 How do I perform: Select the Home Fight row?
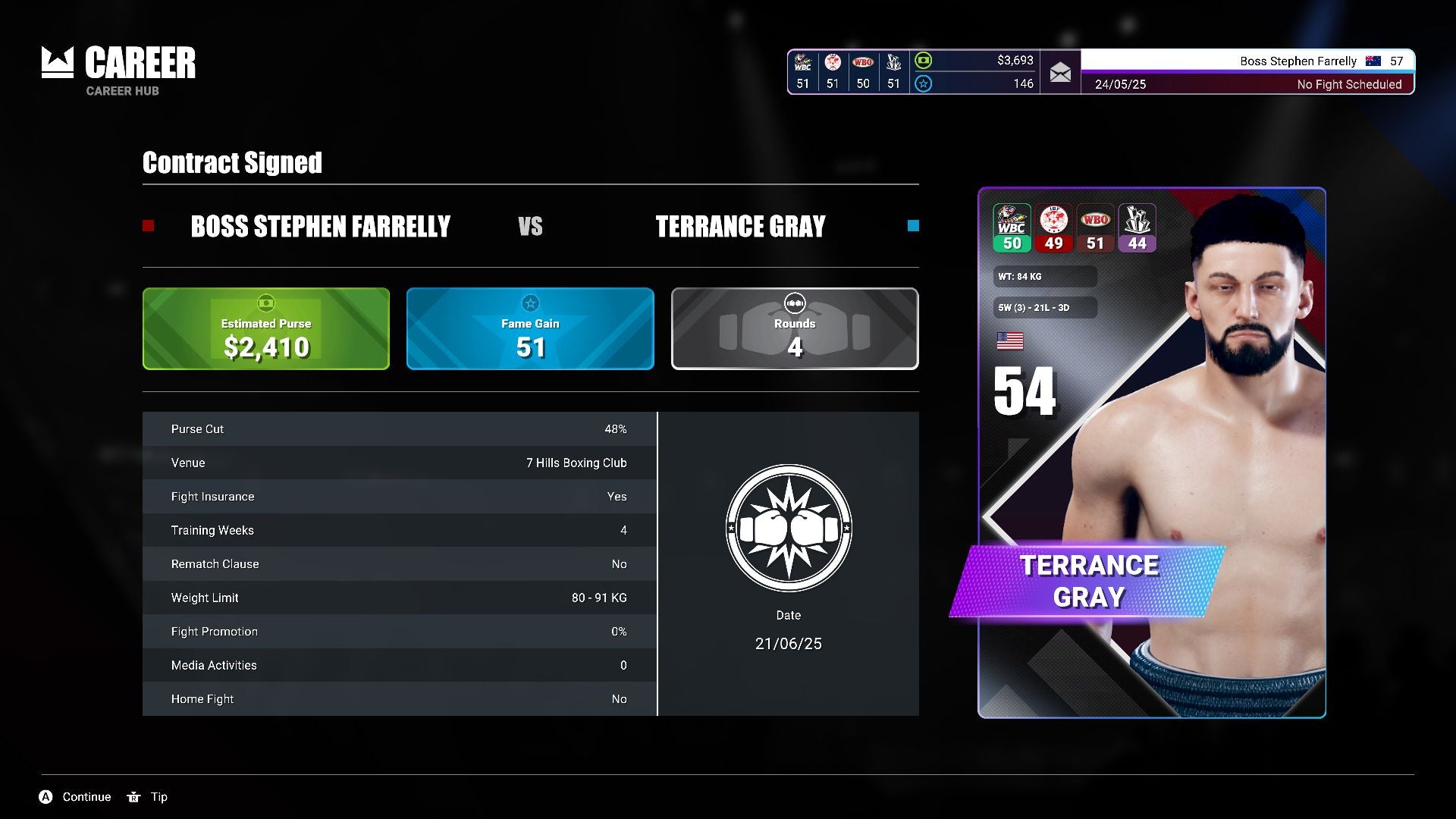coord(399,699)
